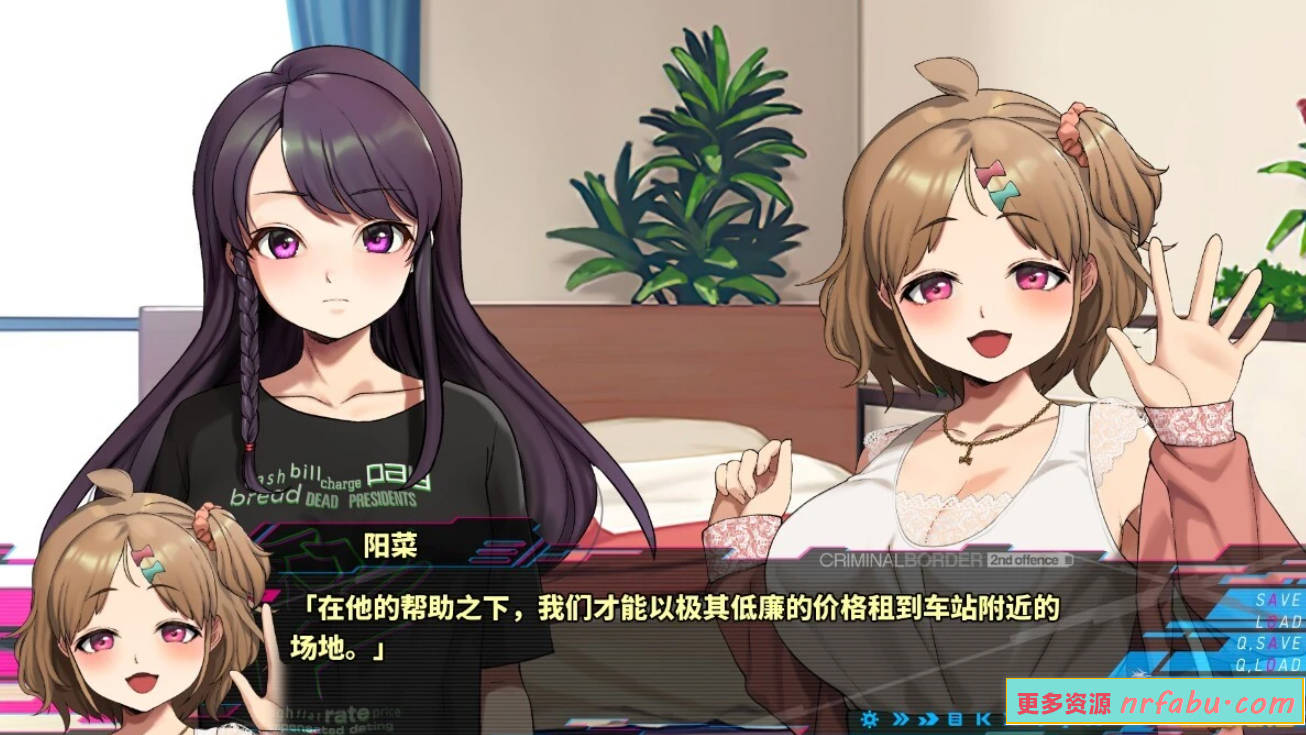Rewind to previous line using the K-shaped icon
Image resolution: width=1306 pixels, height=735 pixels.
point(984,718)
